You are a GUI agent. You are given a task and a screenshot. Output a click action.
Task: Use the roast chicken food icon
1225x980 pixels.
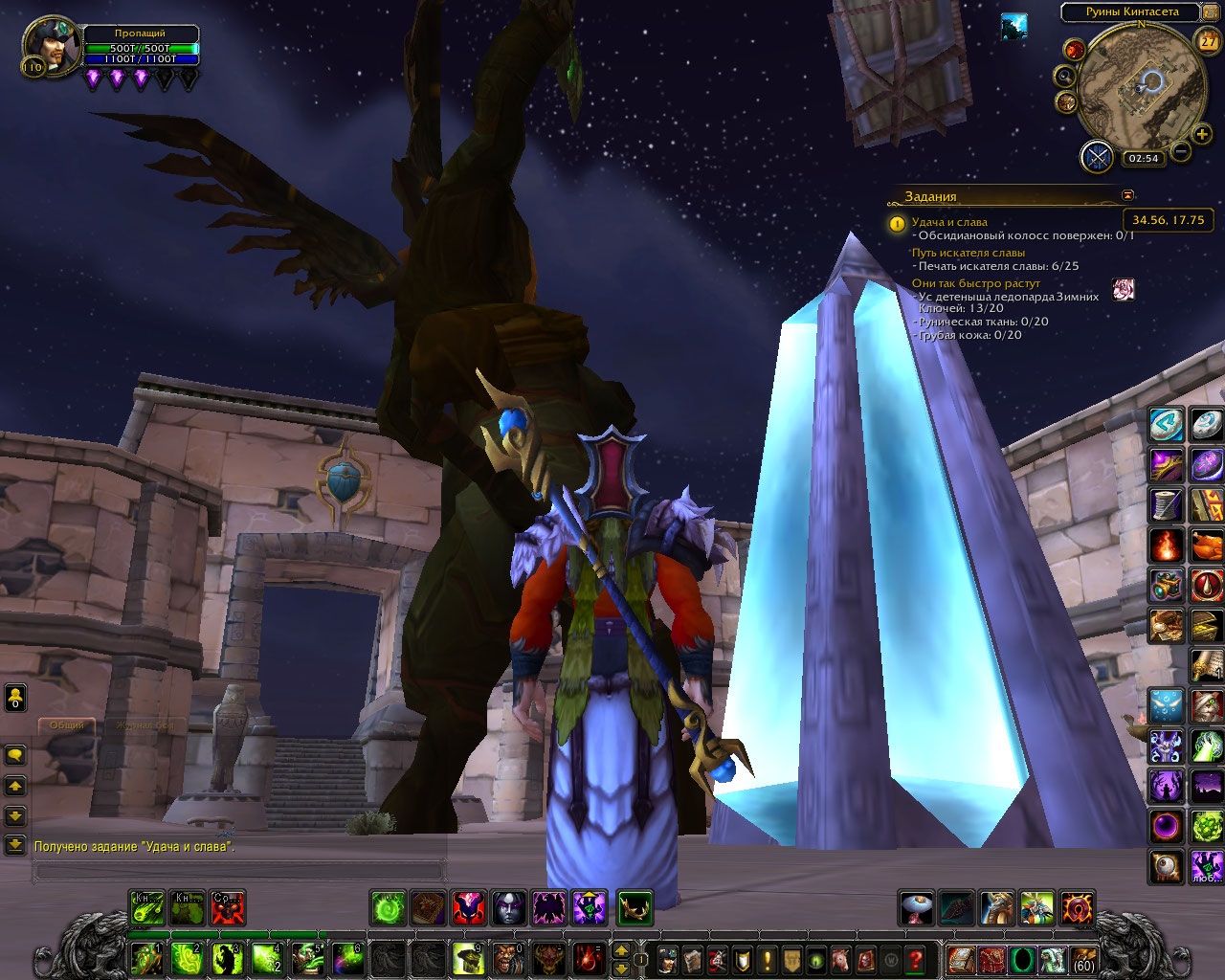1208,546
